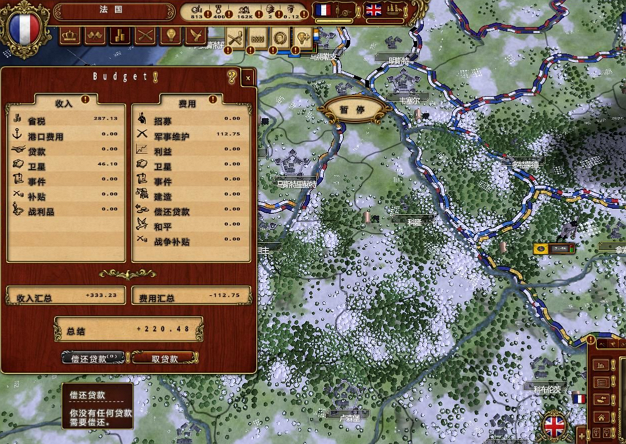Open the crown government panel
The width and height of the screenshot is (626, 444).
71,35
